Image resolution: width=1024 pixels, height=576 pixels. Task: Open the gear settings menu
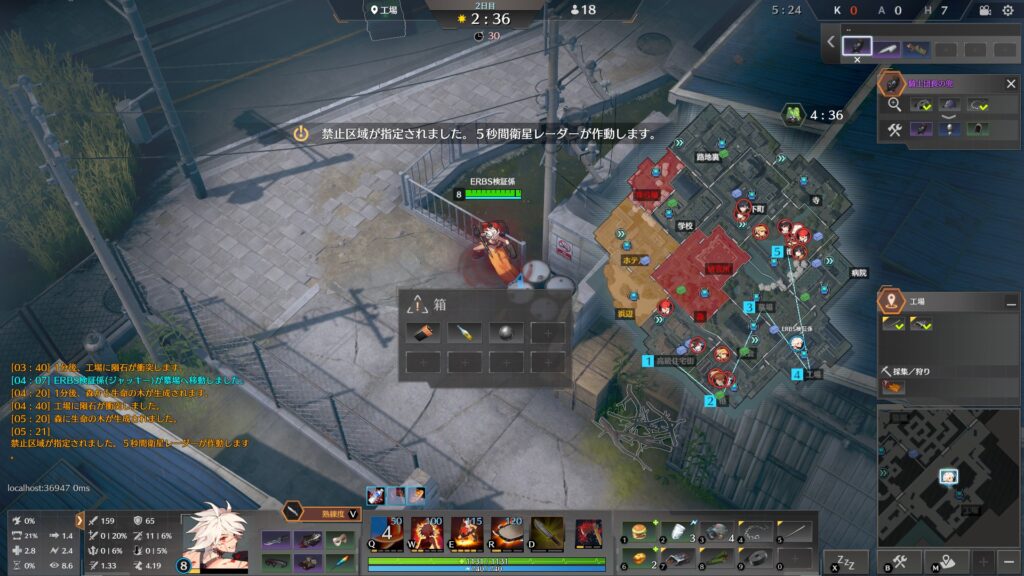(1007, 10)
